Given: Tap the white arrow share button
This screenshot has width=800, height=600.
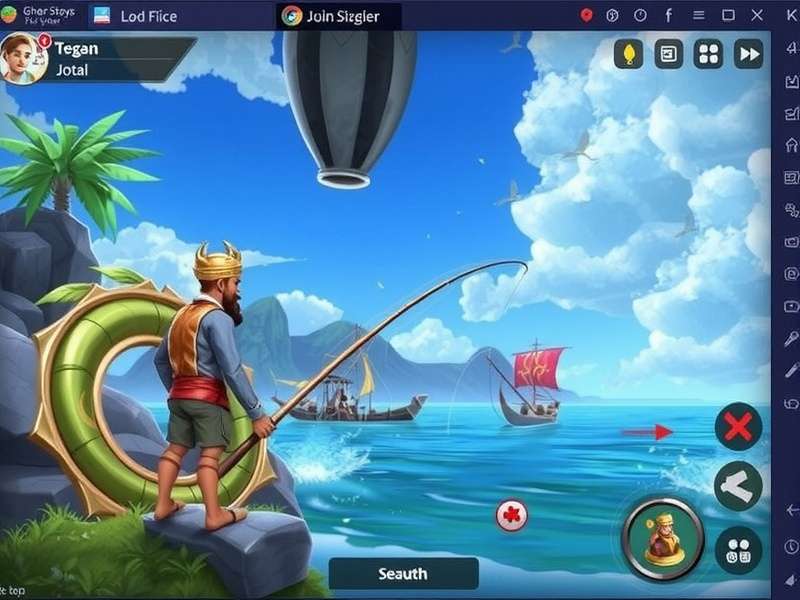Looking at the screenshot, I should [x=738, y=487].
